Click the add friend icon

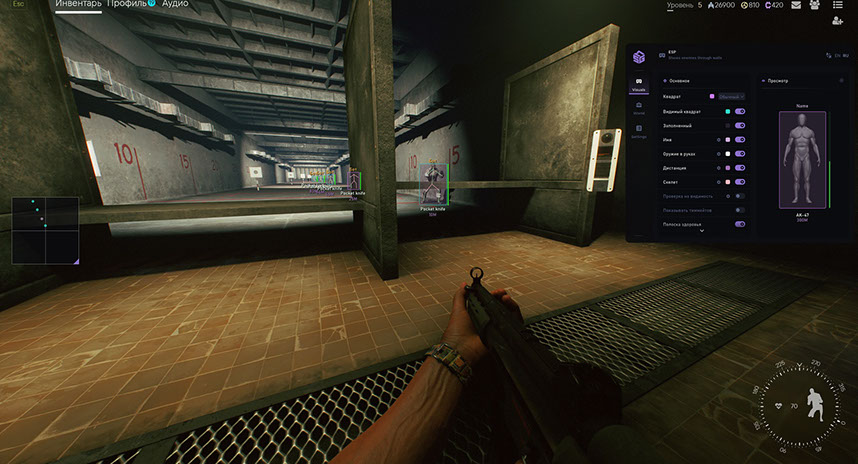coord(837,21)
